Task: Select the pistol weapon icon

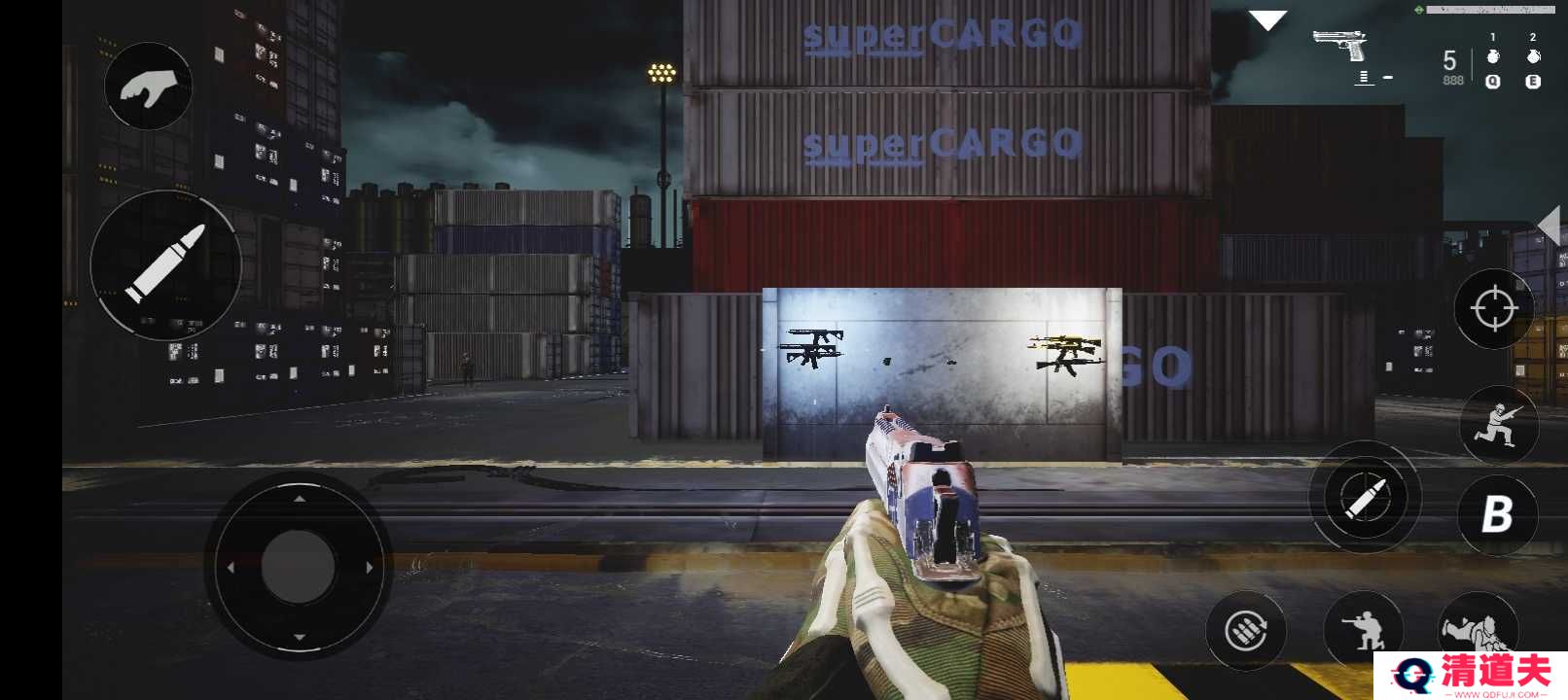Action: pyautogui.click(x=1340, y=45)
